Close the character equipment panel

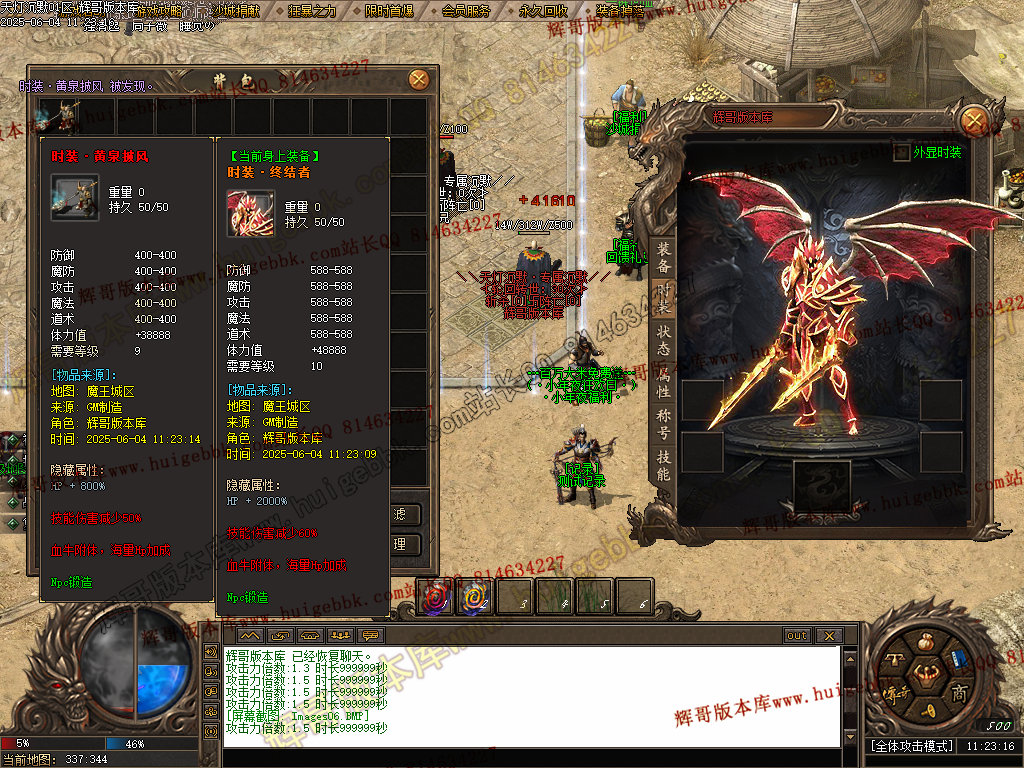[973, 121]
